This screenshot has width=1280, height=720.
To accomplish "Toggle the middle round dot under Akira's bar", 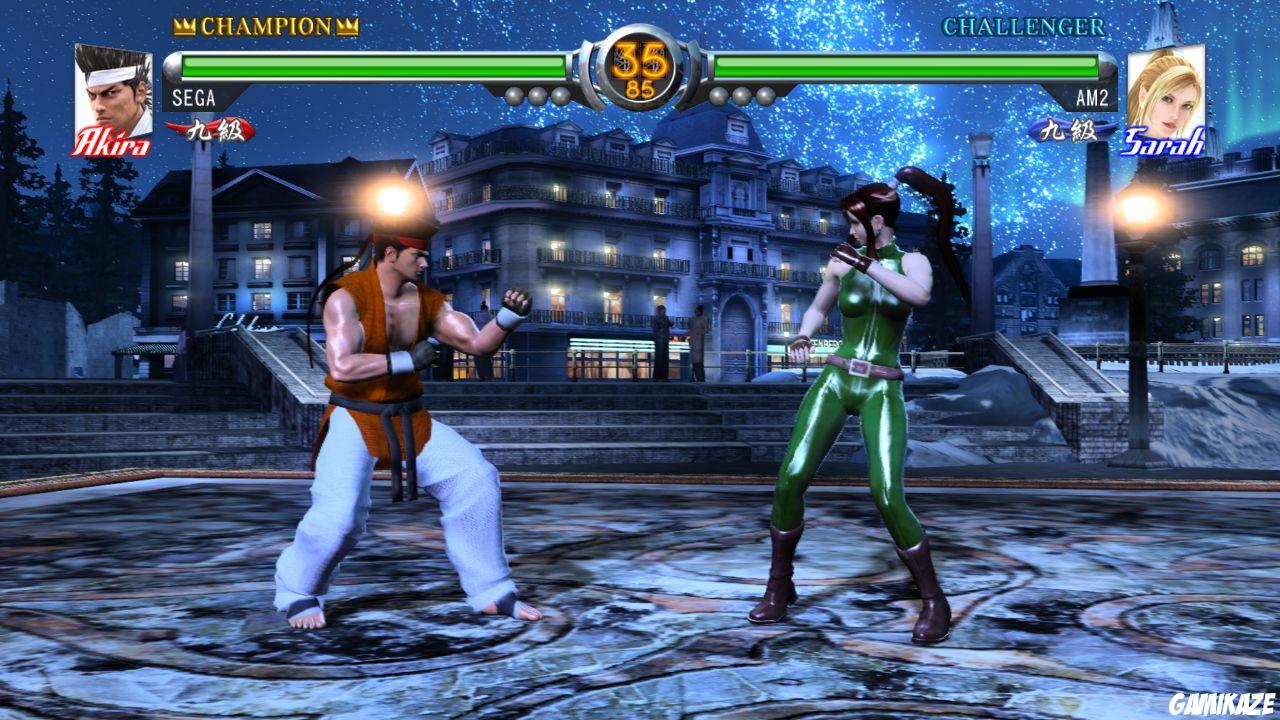I will (x=536, y=95).
